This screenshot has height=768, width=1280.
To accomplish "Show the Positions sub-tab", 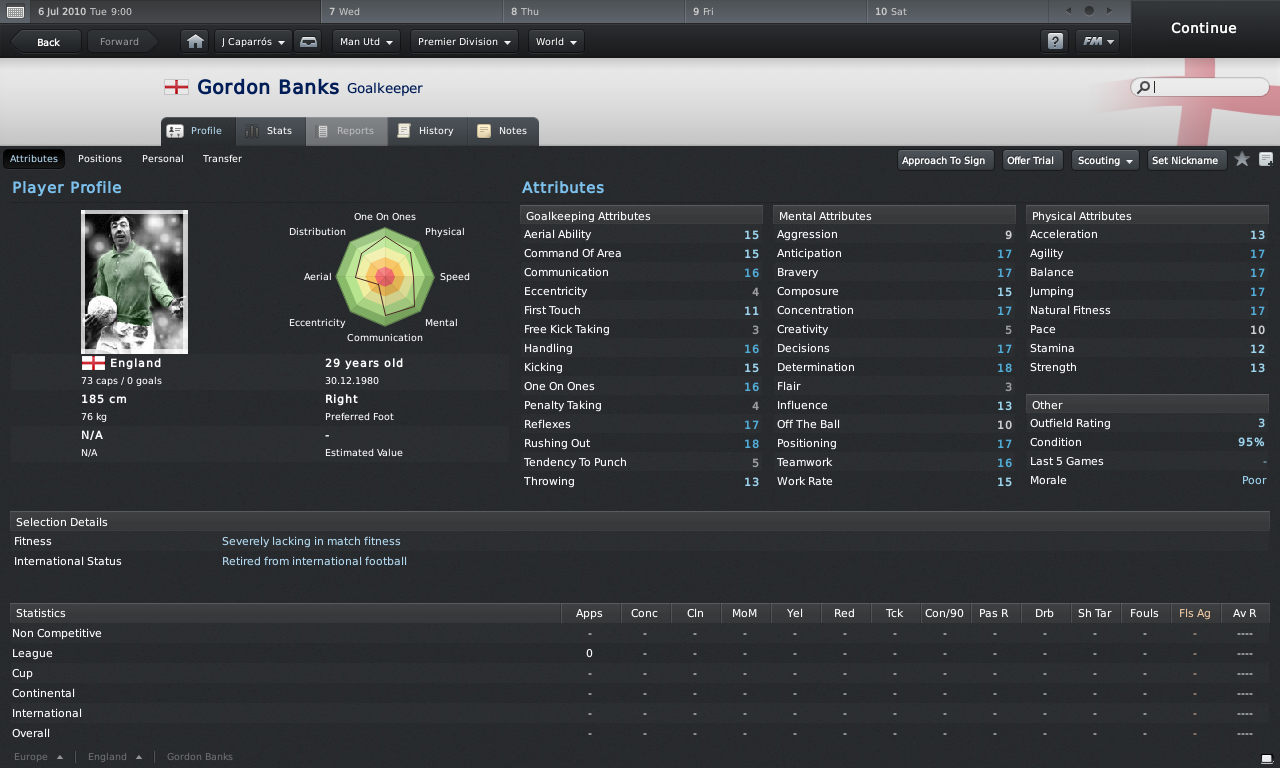I will [100, 159].
